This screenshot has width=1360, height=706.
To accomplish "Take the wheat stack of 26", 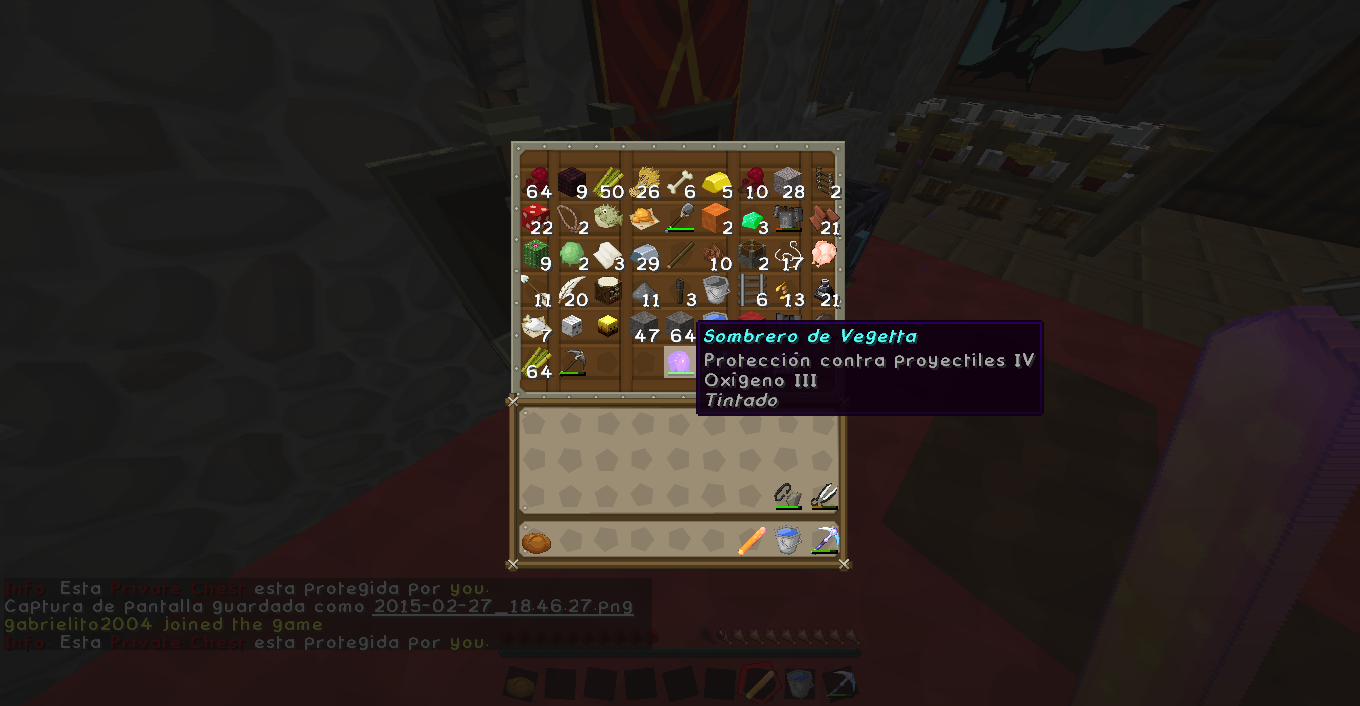I will pyautogui.click(x=644, y=182).
